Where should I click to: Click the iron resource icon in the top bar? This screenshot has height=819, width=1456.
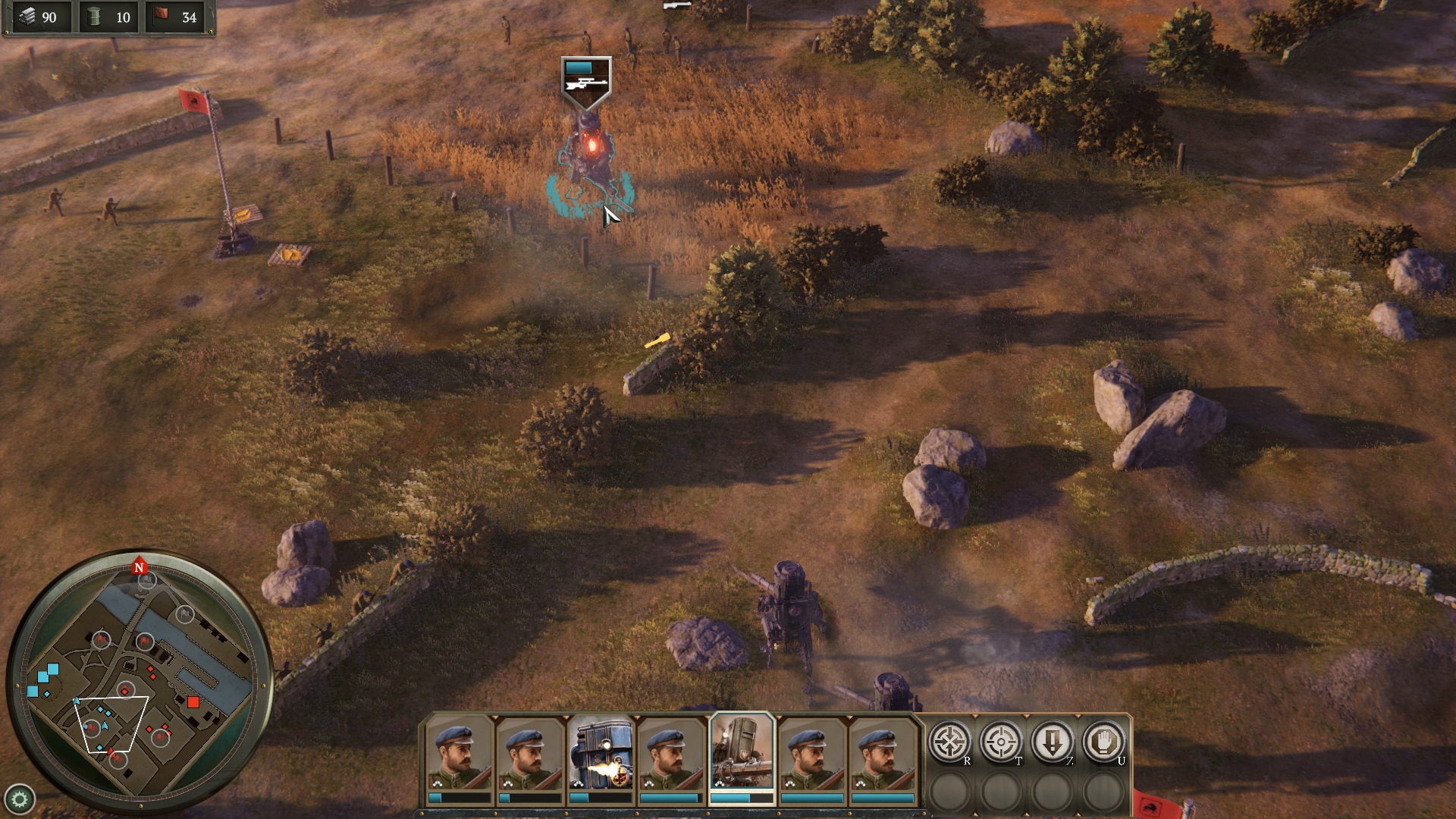tap(28, 16)
